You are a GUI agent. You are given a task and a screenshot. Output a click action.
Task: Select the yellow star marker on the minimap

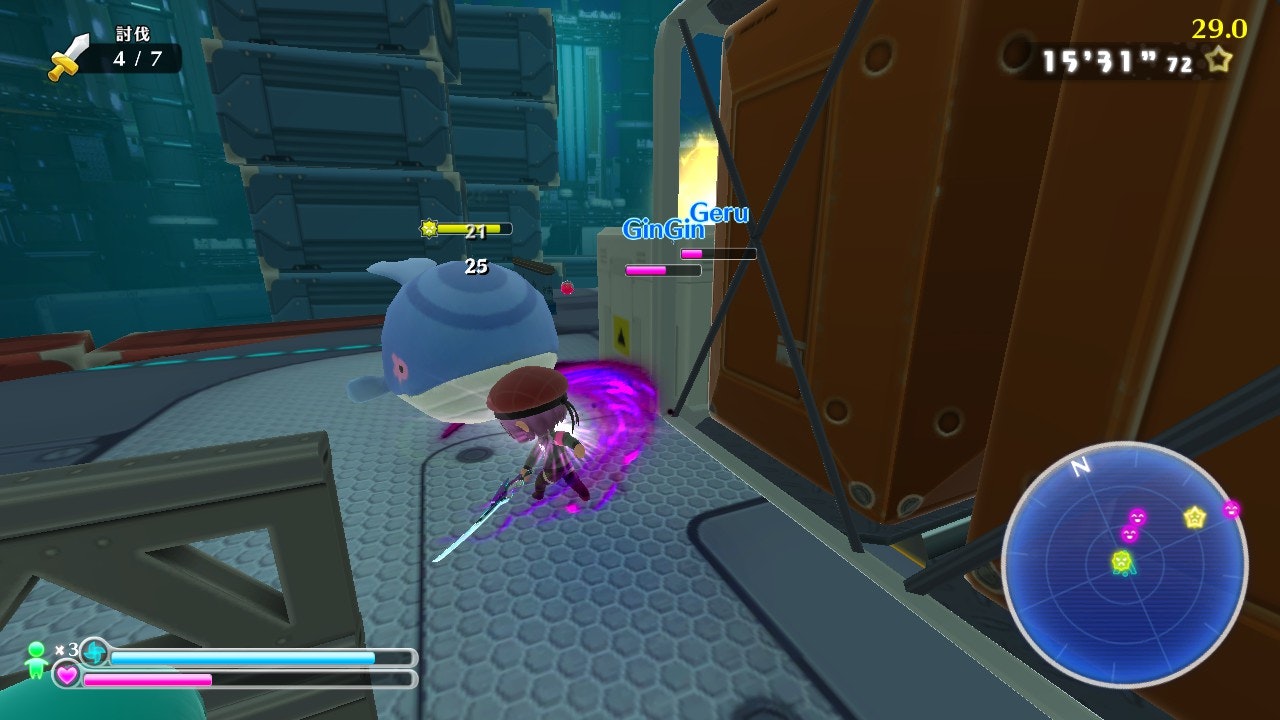click(1194, 517)
